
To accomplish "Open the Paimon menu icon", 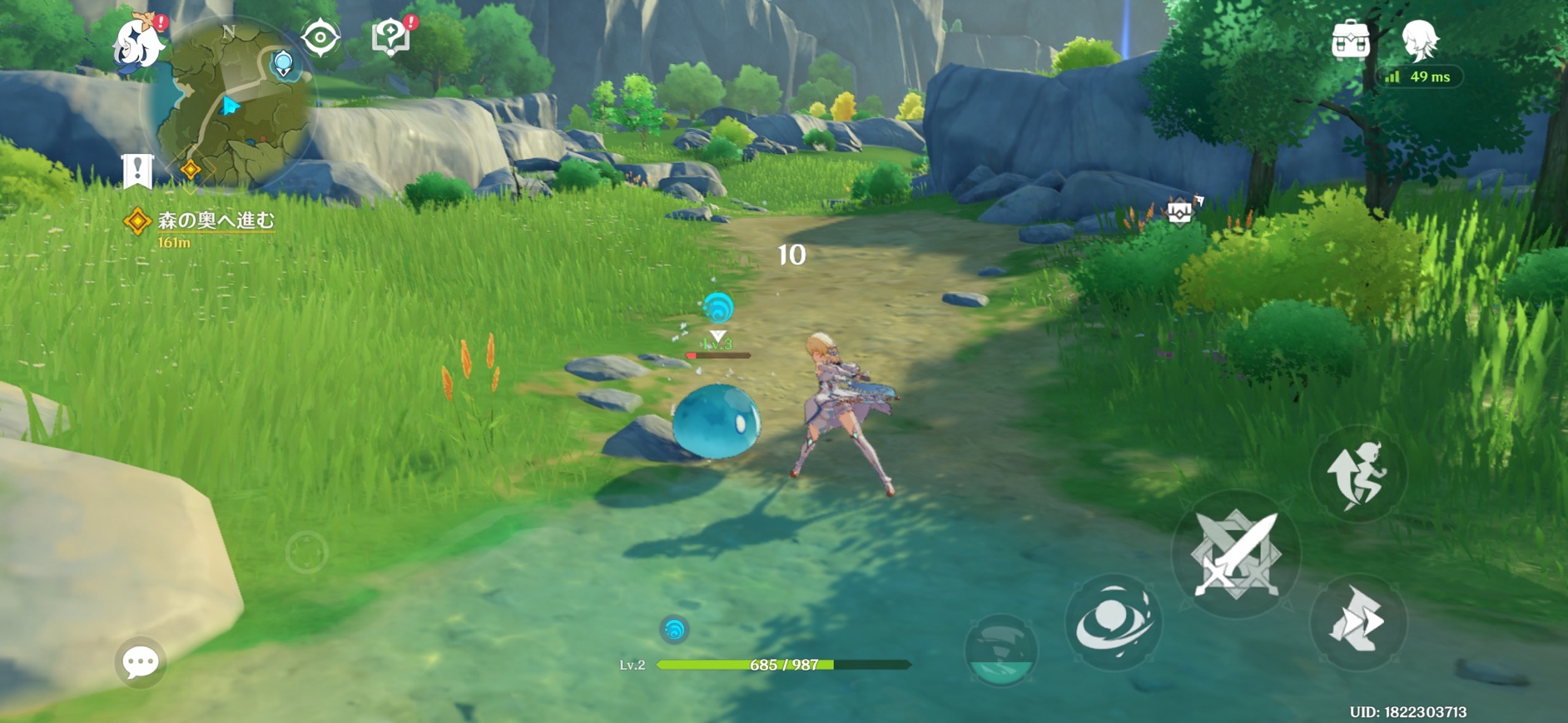I will [x=138, y=42].
